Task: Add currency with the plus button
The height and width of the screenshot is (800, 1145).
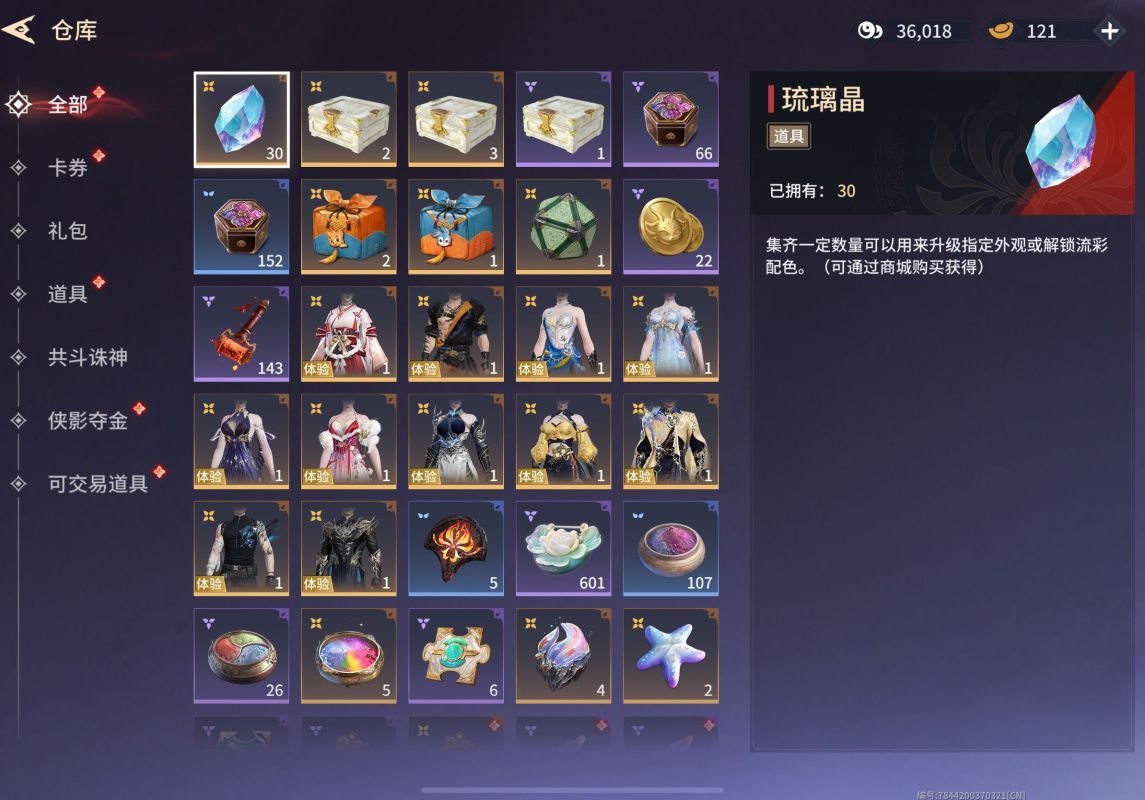Action: 1109,31
